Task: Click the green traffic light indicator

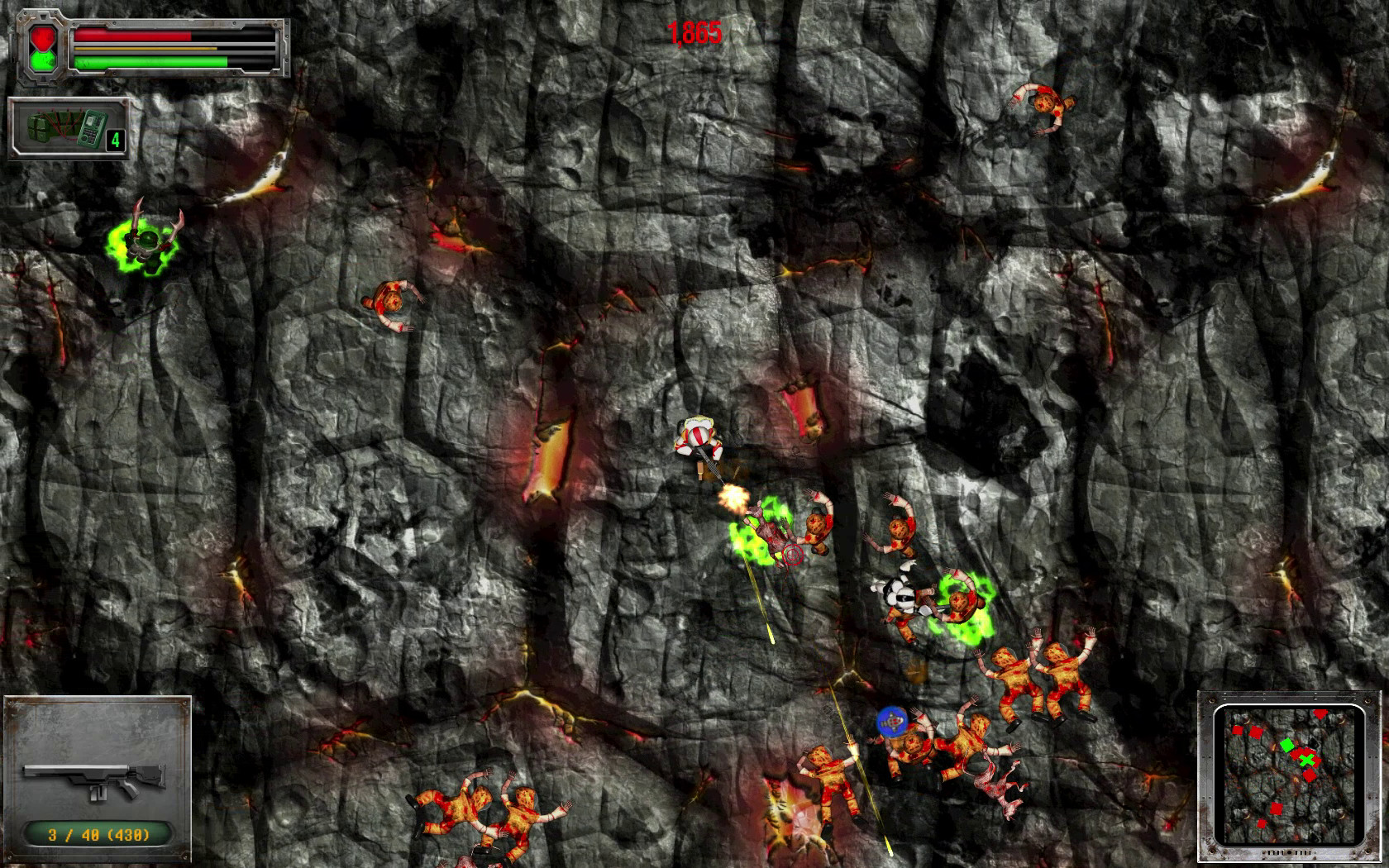Action: (42, 61)
